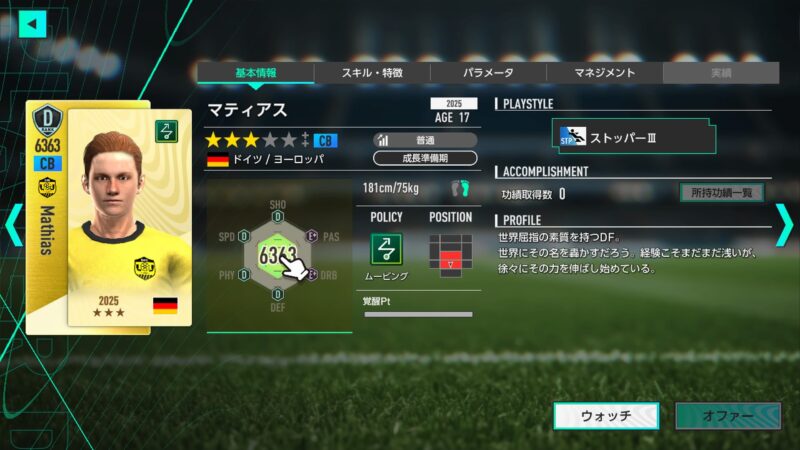The image size is (800, 450).
Task: Switch to the 基本情報 tab
Action: 255,73
